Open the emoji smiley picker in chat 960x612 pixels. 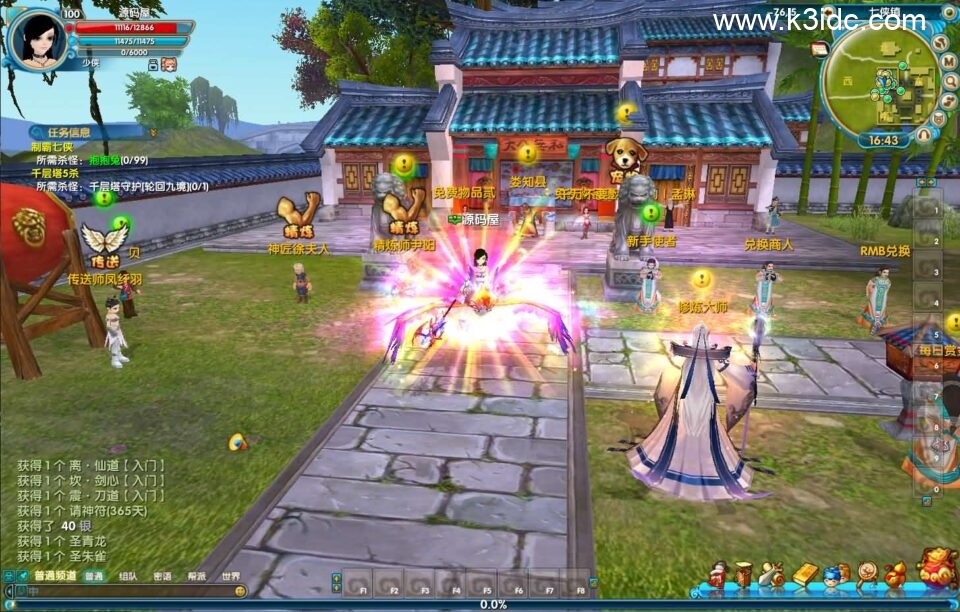point(240,591)
